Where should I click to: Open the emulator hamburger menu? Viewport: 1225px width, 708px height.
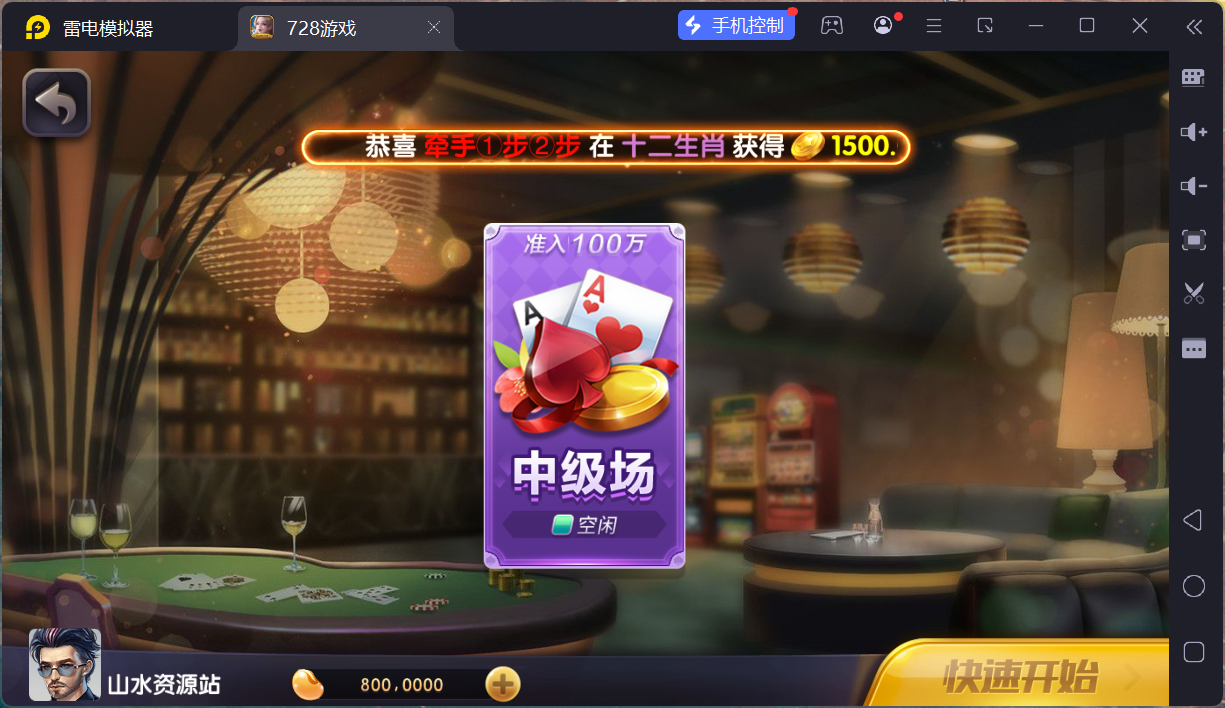[x=934, y=26]
